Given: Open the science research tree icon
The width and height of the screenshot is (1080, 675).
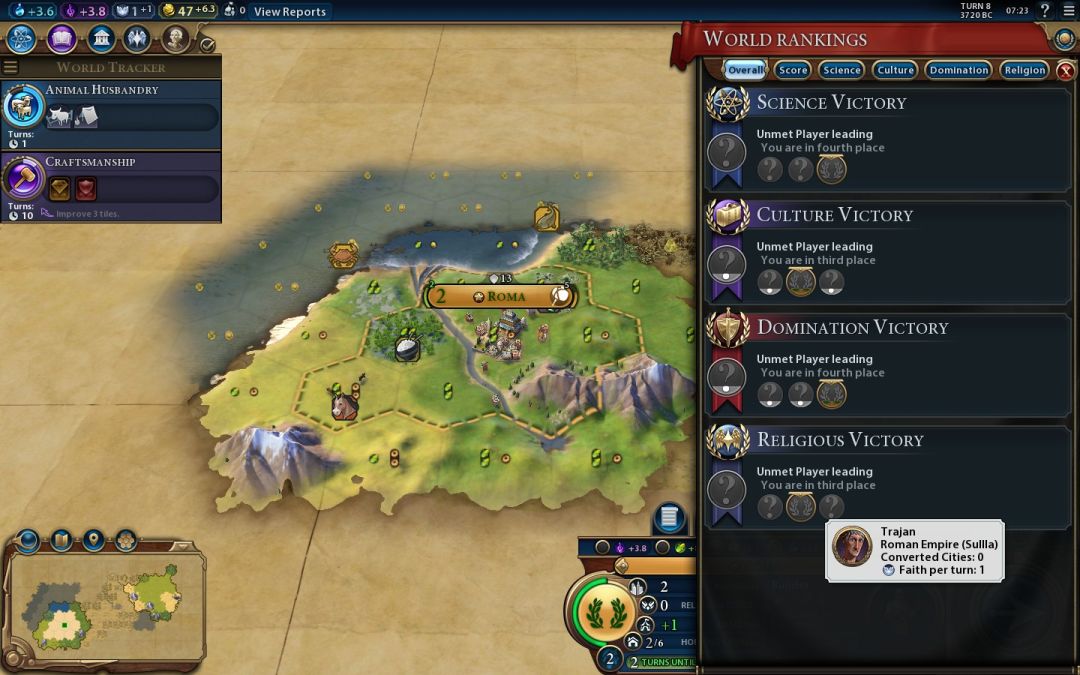Looking at the screenshot, I should (22, 39).
